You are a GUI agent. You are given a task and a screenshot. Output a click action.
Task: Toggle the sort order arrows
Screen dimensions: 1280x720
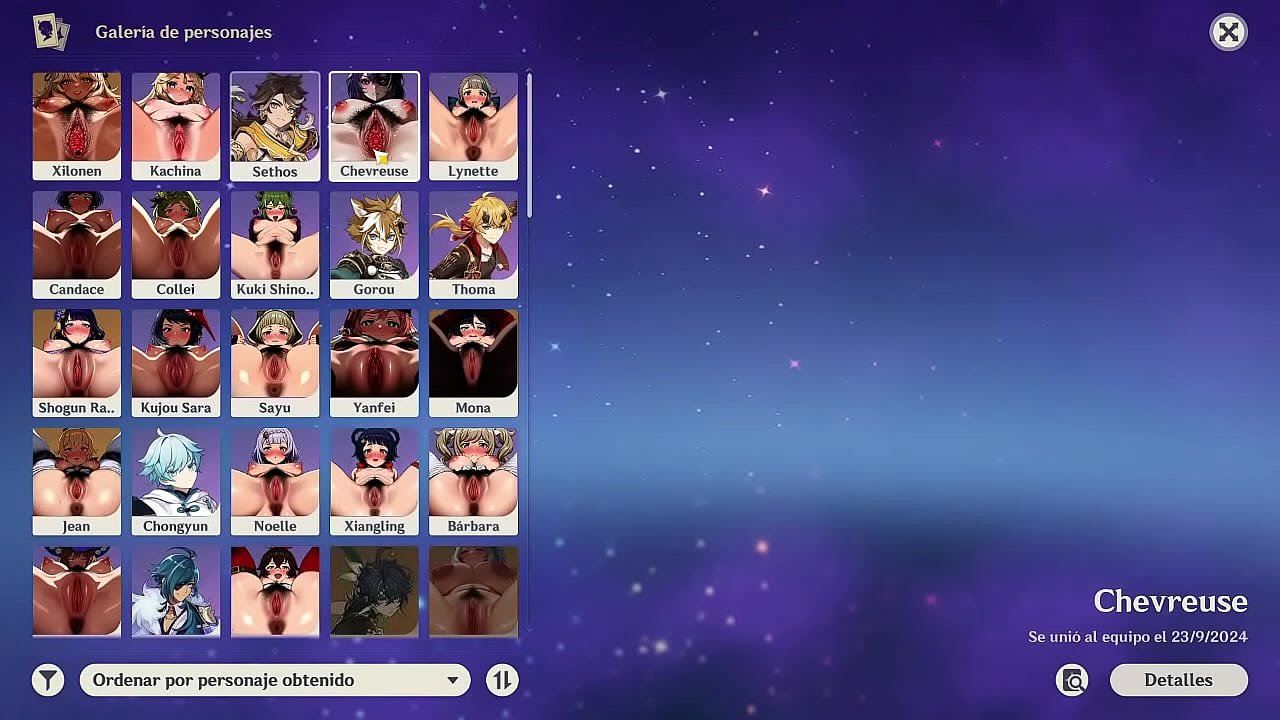pyautogui.click(x=502, y=680)
